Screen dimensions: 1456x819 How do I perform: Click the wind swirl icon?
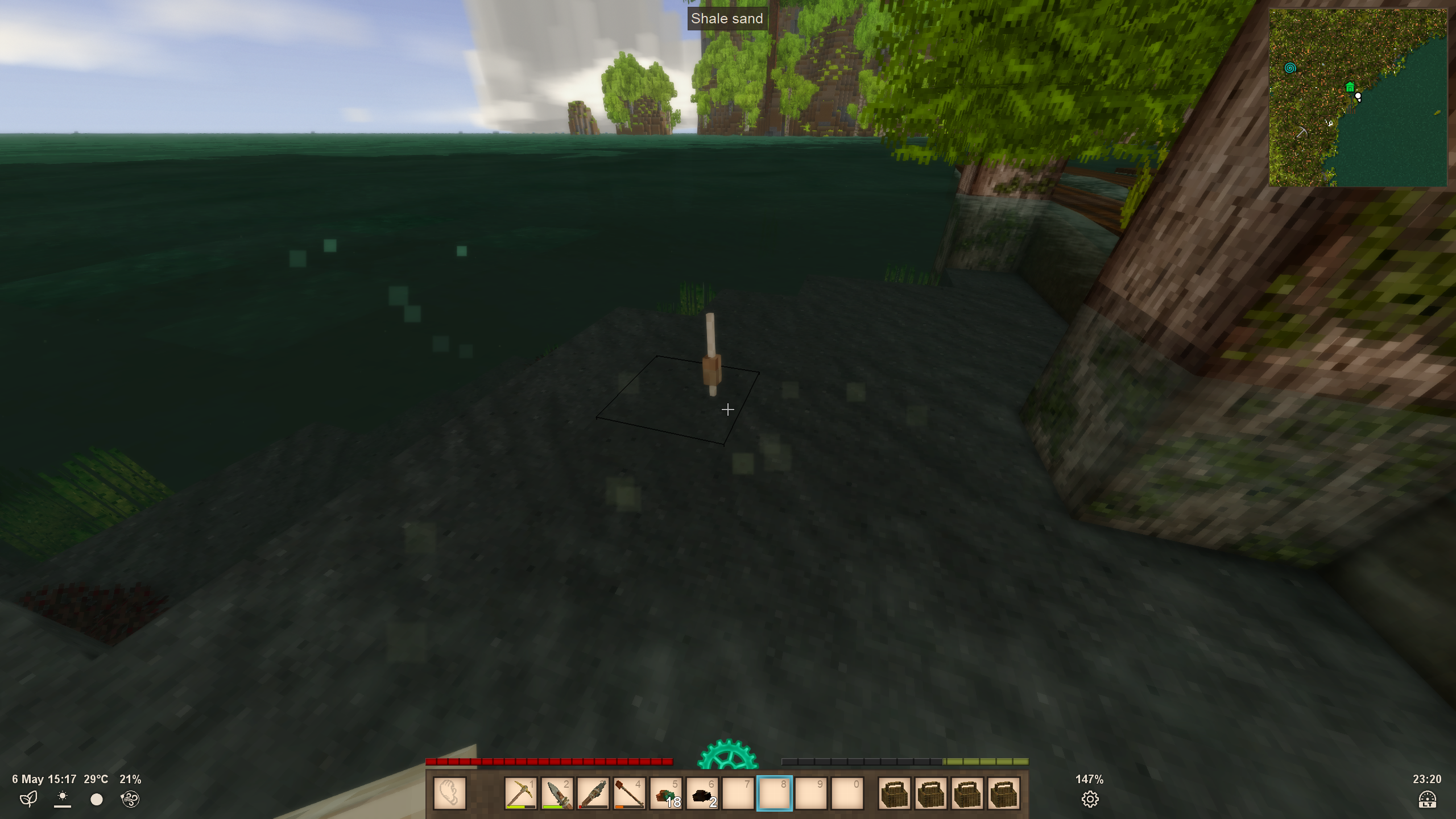[x=130, y=799]
